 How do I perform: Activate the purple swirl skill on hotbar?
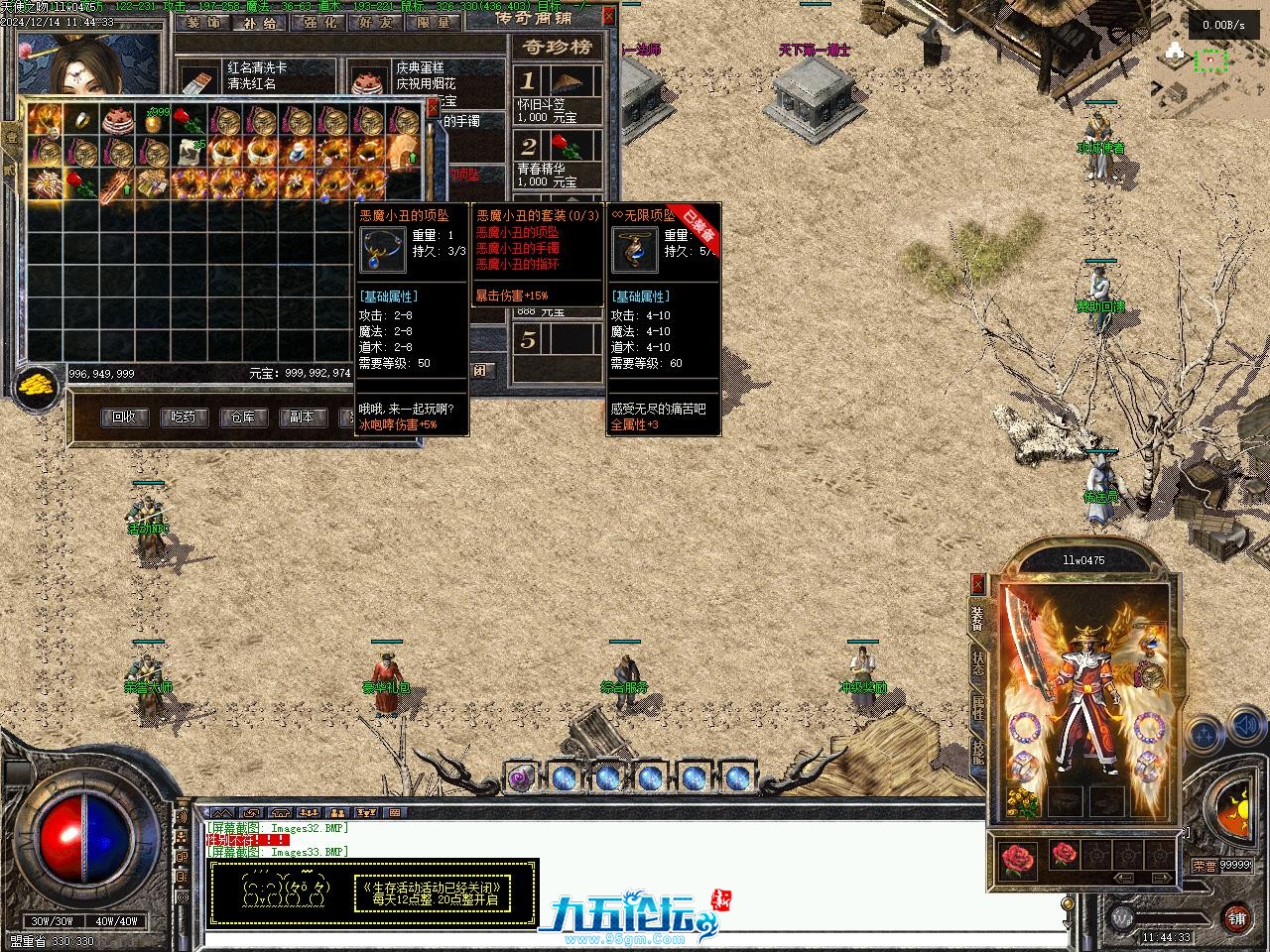point(520,777)
